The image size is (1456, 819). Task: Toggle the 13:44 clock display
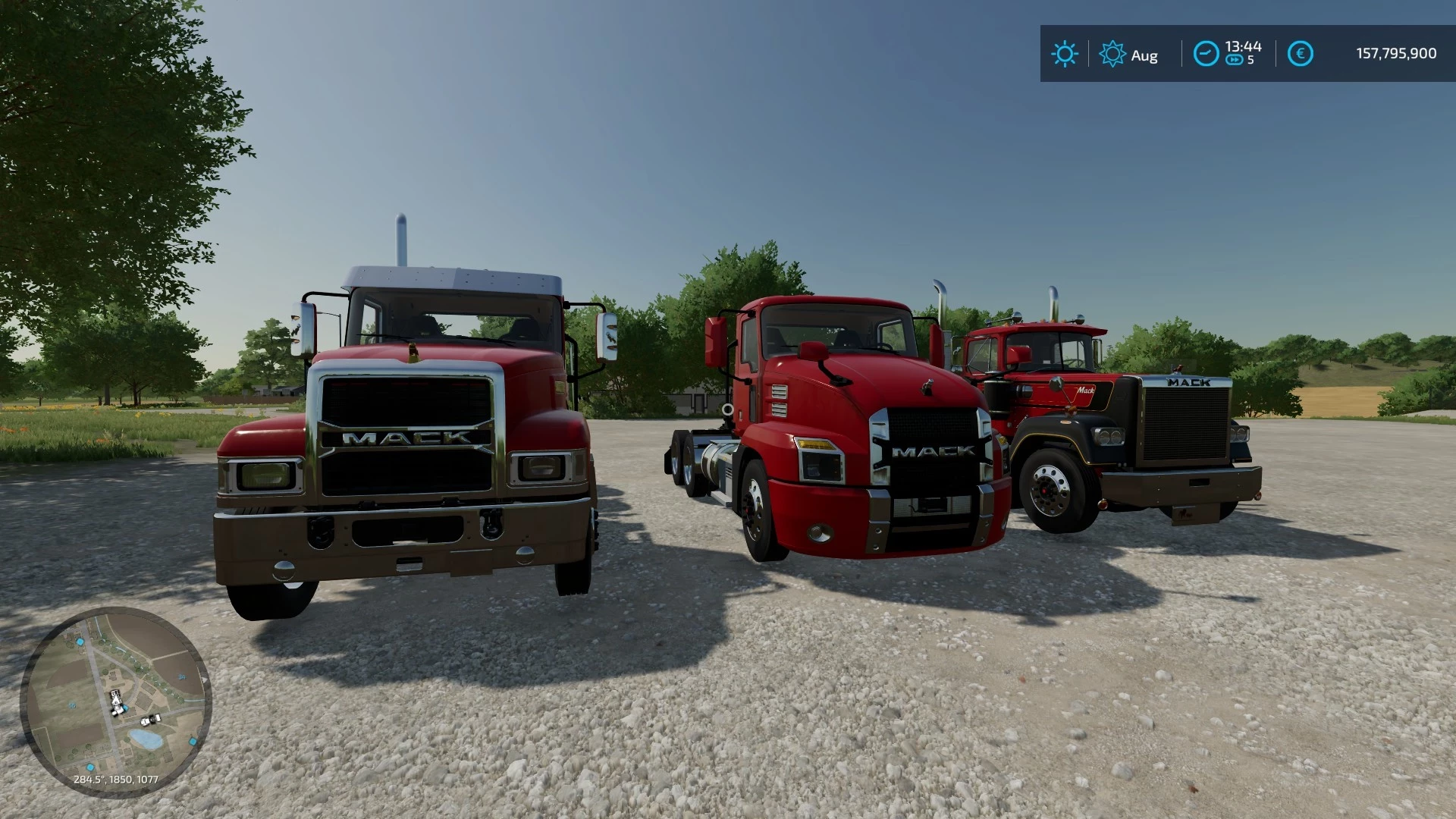tap(1244, 48)
